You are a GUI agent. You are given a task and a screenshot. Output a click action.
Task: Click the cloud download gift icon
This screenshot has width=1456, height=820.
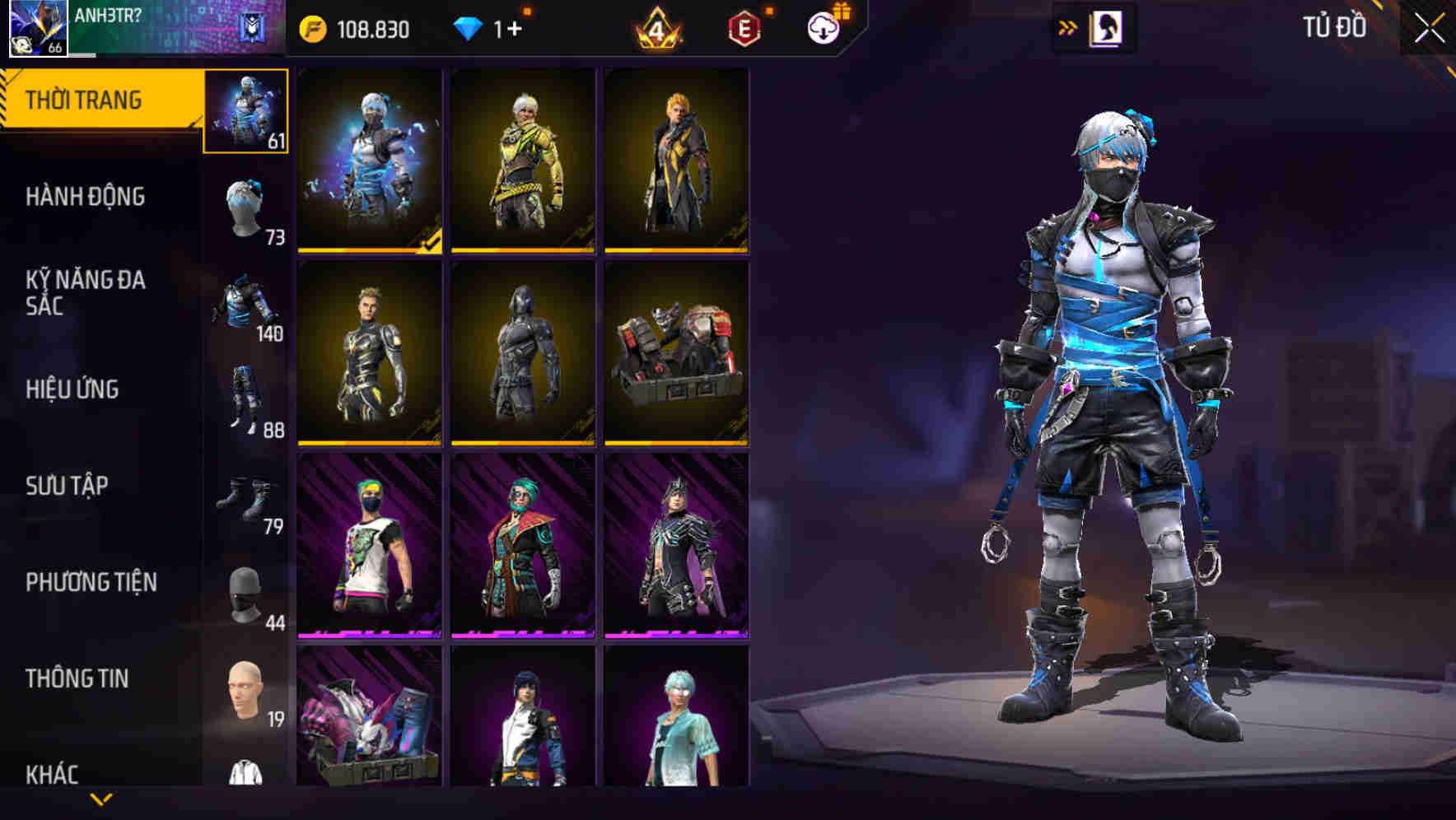825,26
